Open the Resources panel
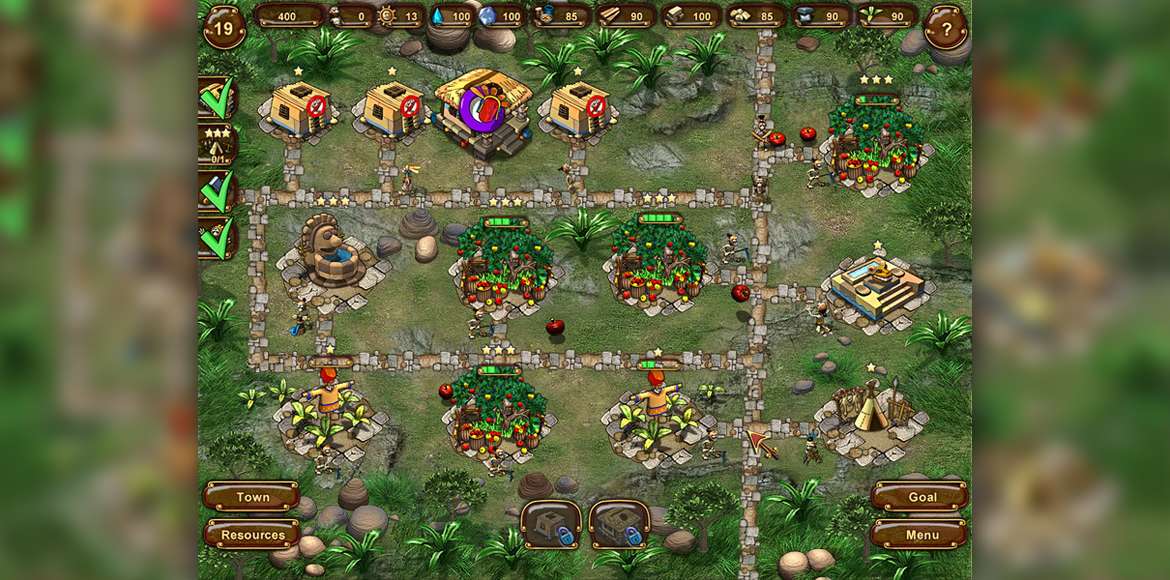1170x580 pixels. 252,534
